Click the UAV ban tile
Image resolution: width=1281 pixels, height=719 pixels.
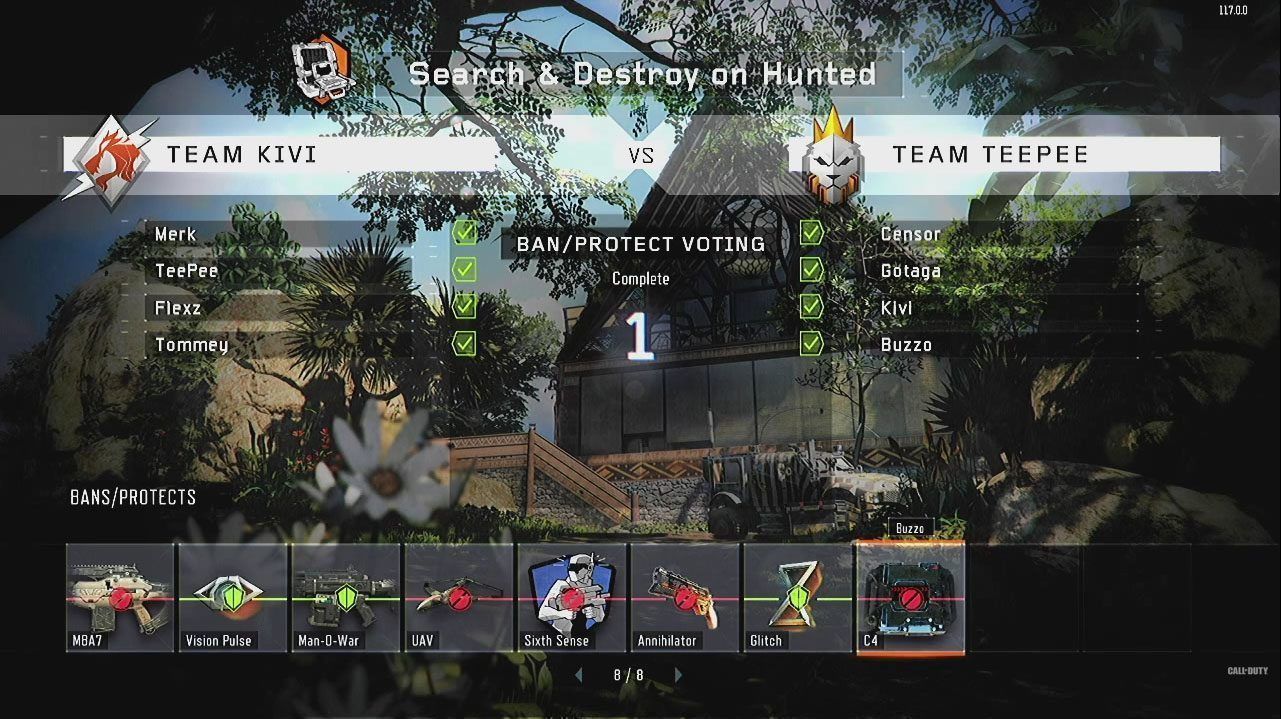click(459, 597)
